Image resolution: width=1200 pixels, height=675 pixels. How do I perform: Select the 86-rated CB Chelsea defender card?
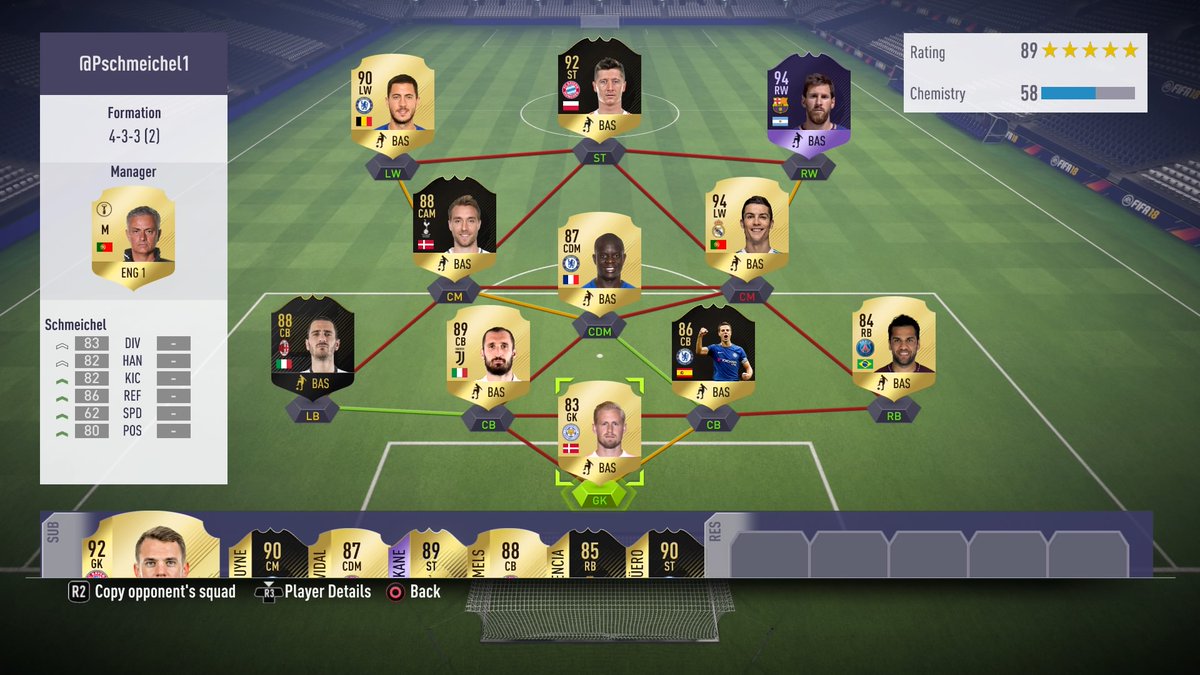coord(713,354)
